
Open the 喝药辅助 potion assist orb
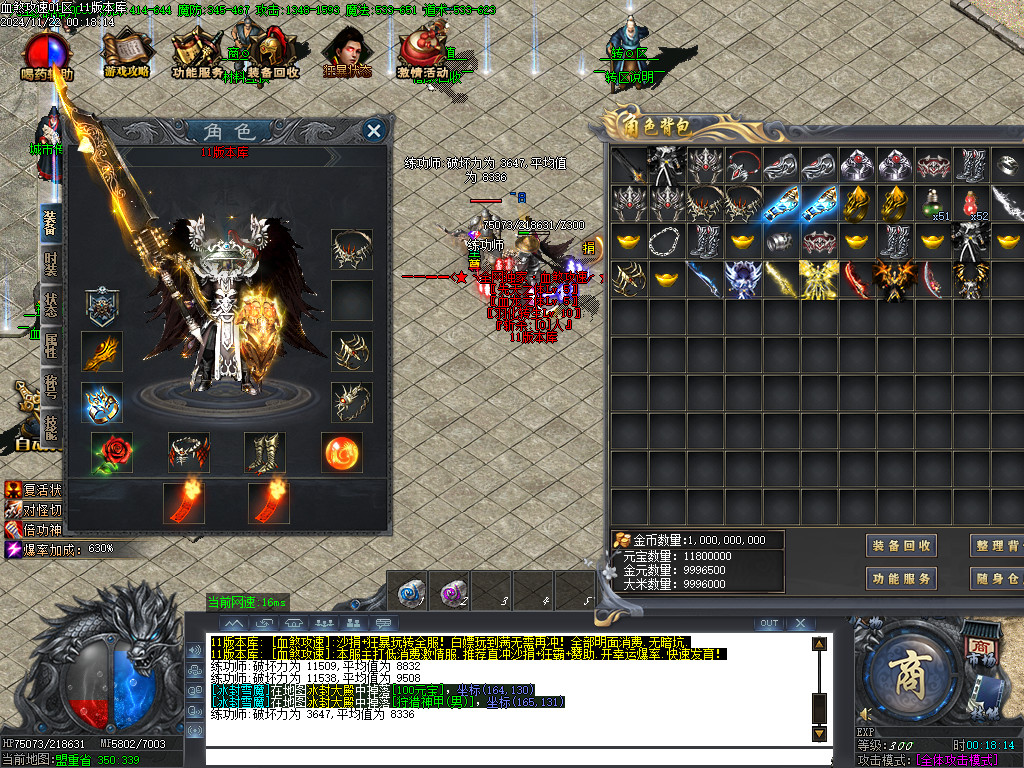pyautogui.click(x=47, y=54)
